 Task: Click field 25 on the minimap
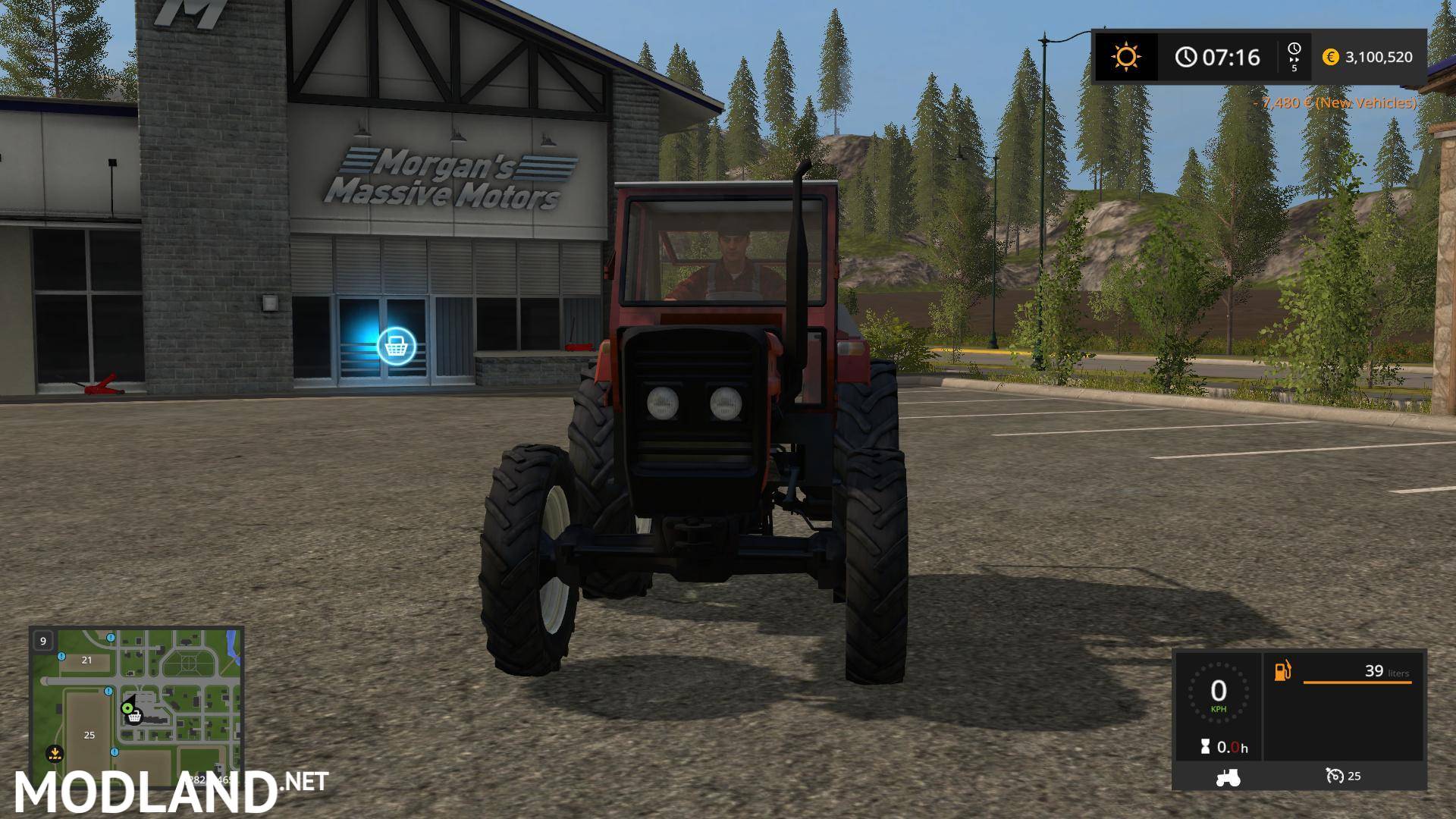coord(89,735)
